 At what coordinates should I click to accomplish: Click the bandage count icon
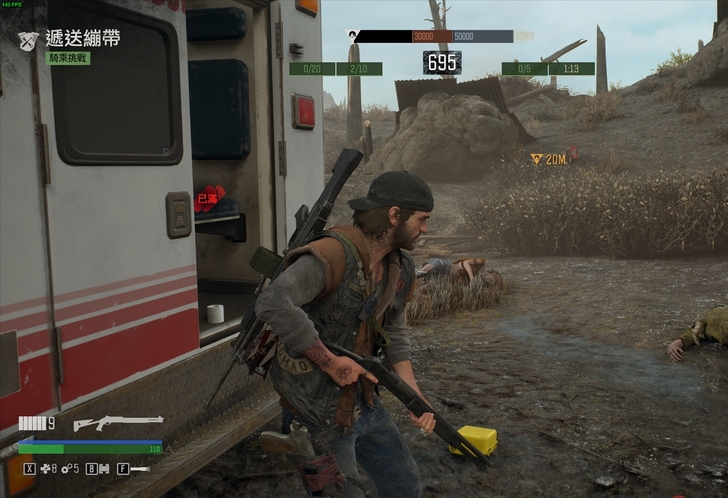coord(44,468)
